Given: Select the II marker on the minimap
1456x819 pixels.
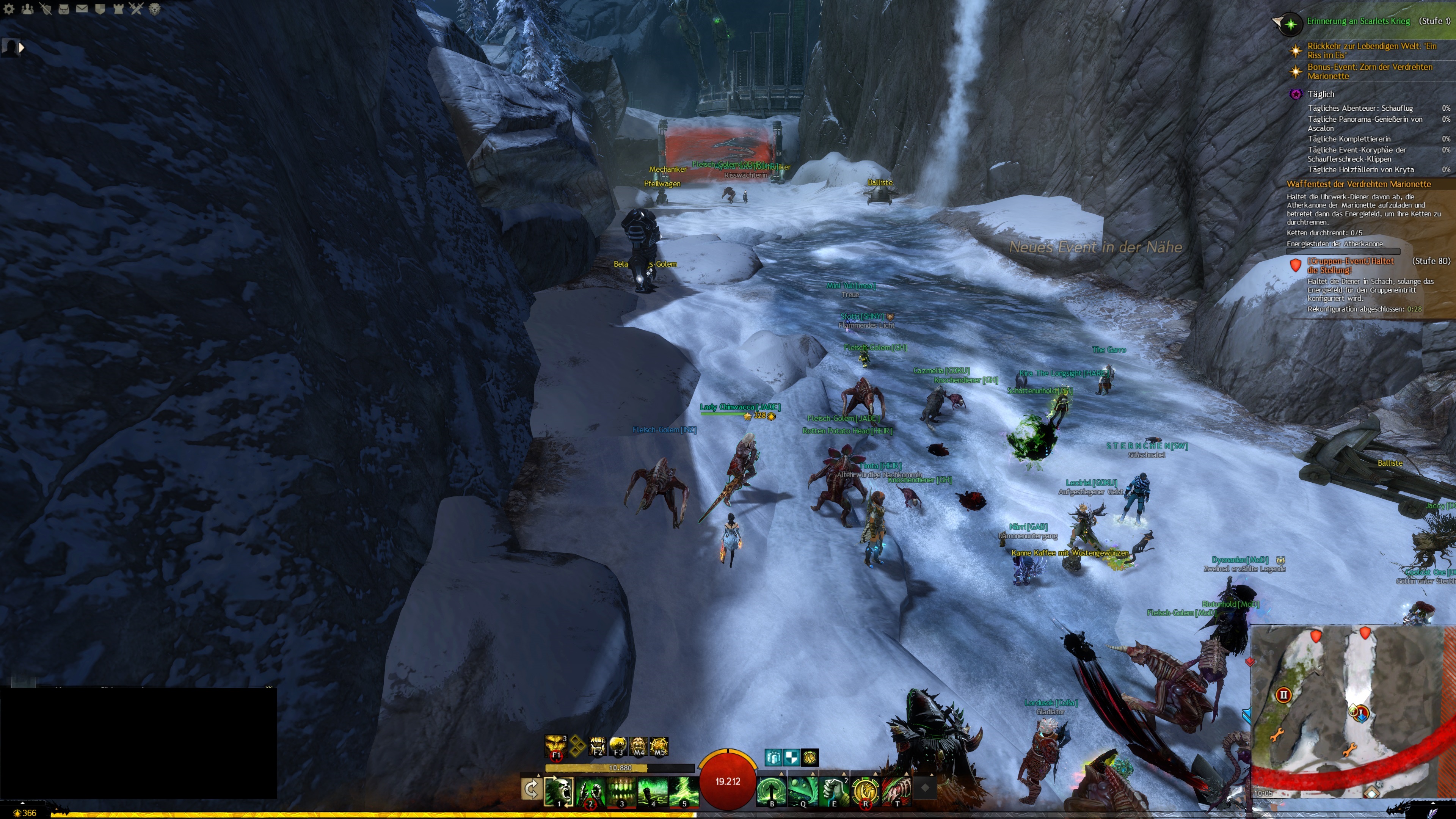Looking at the screenshot, I should click(x=1283, y=695).
